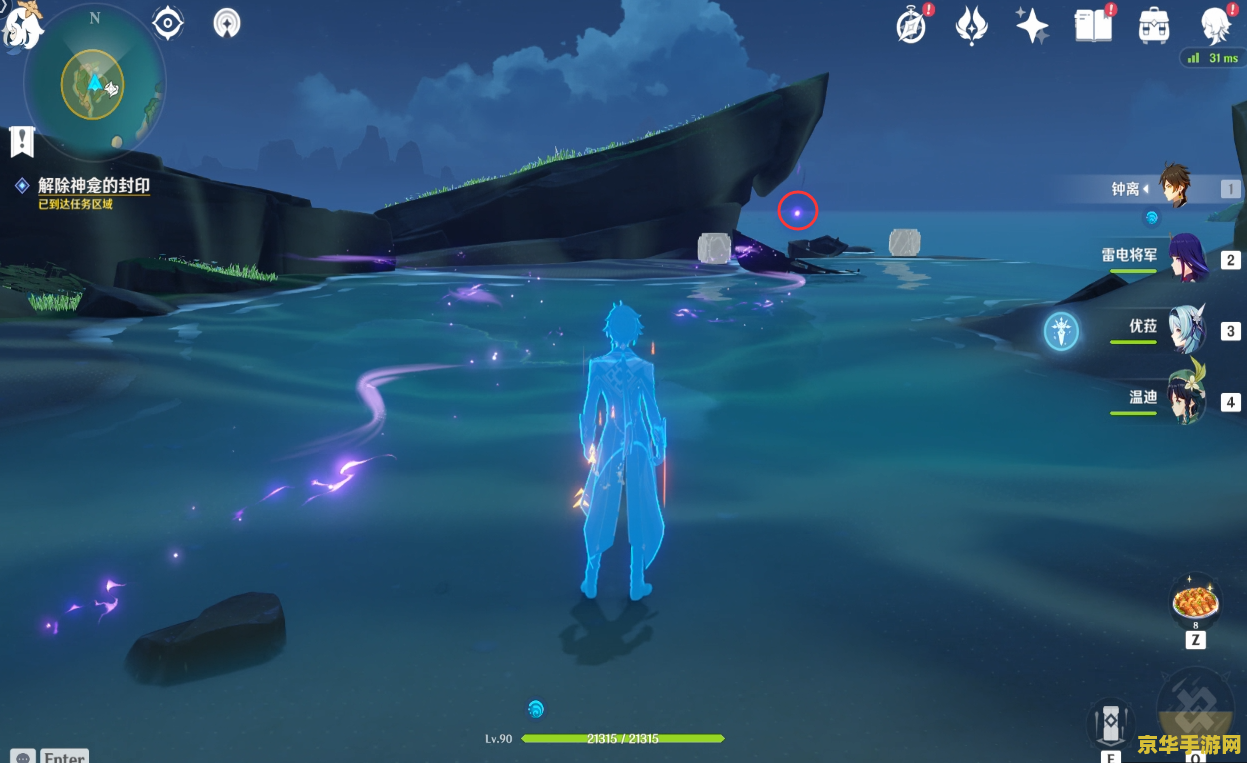The image size is (1247, 763).
Task: Use the food dish quick-item slot
Action: pos(1195,603)
